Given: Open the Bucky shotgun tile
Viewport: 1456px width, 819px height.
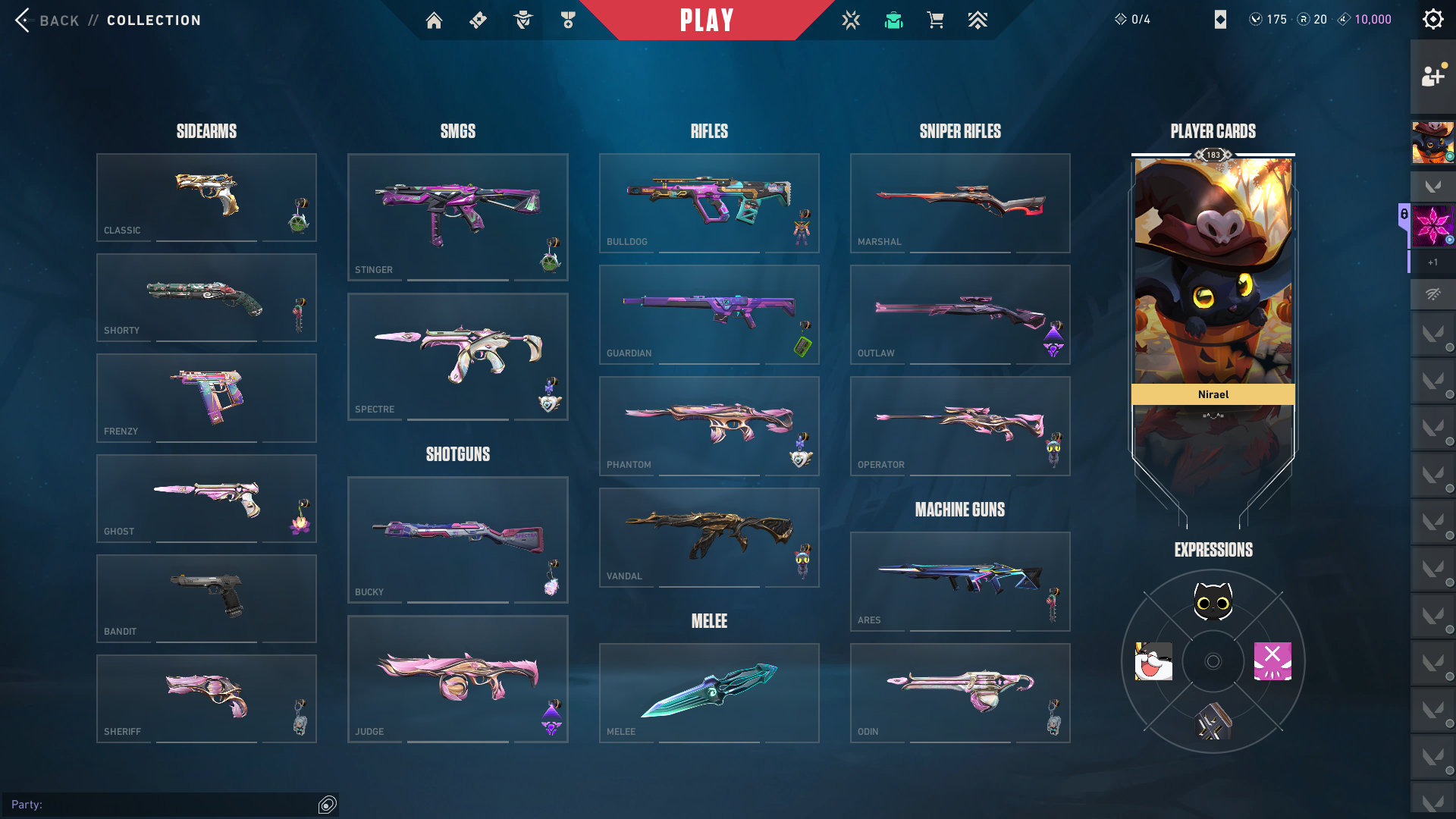Looking at the screenshot, I should pyautogui.click(x=457, y=539).
